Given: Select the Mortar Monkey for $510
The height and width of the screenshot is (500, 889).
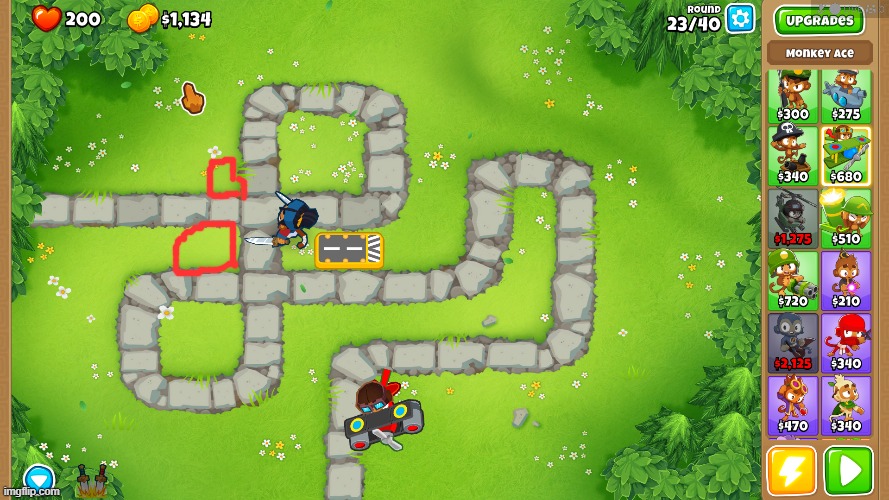Looking at the screenshot, I should pos(846,218).
